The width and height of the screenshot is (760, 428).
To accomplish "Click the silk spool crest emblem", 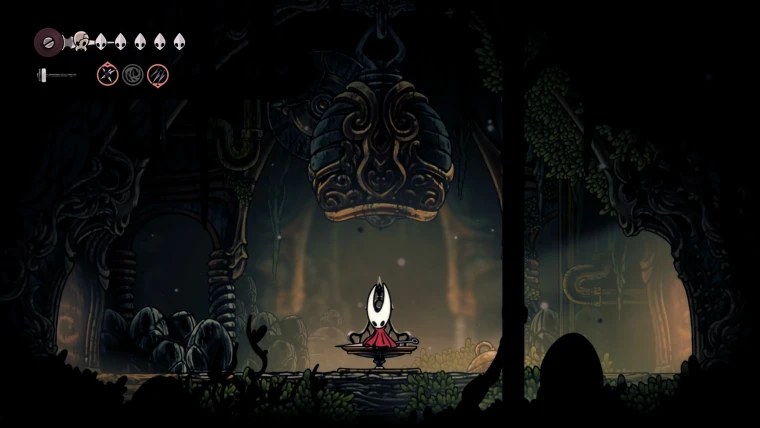I will point(48,42).
